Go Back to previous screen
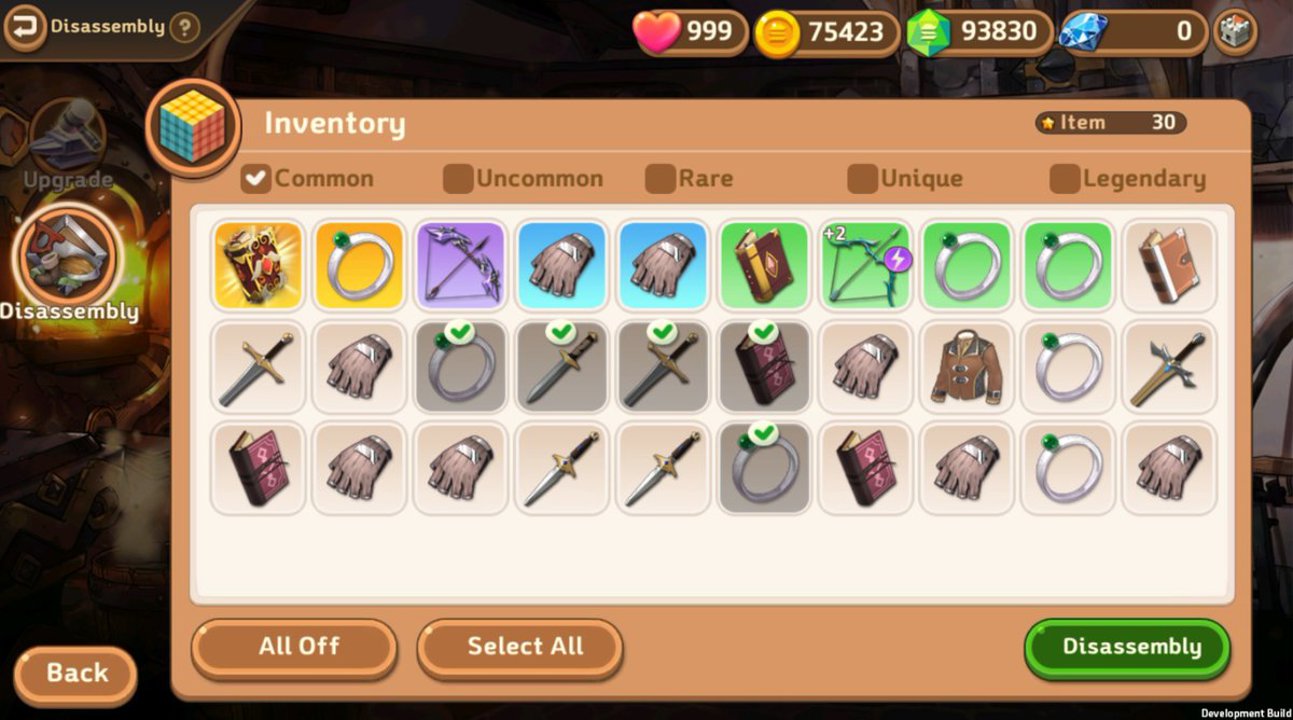Image resolution: width=1293 pixels, height=720 pixels. [x=76, y=673]
